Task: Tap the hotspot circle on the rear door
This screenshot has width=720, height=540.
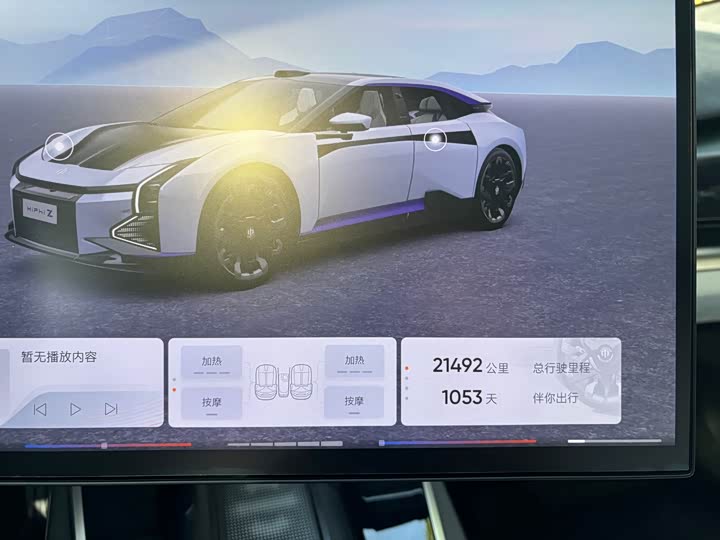Action: coord(435,140)
